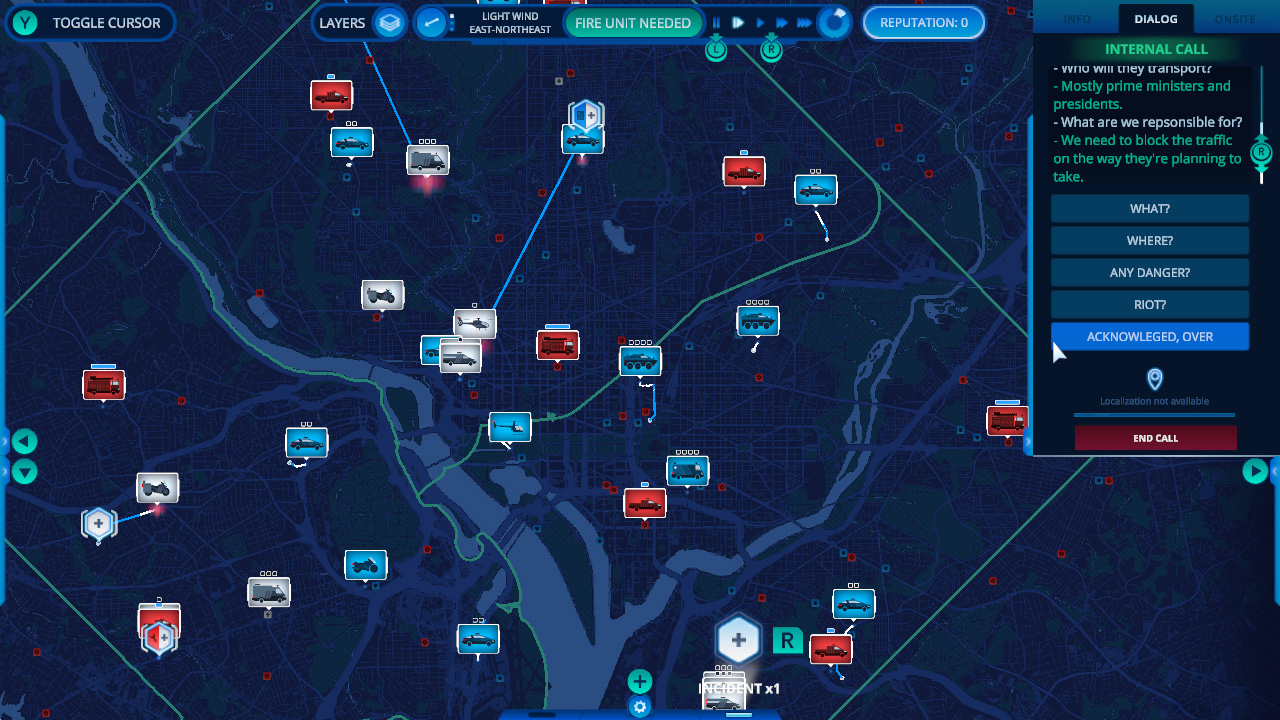Click the map zoom-in plus icon
1280x720 pixels.
640,681
